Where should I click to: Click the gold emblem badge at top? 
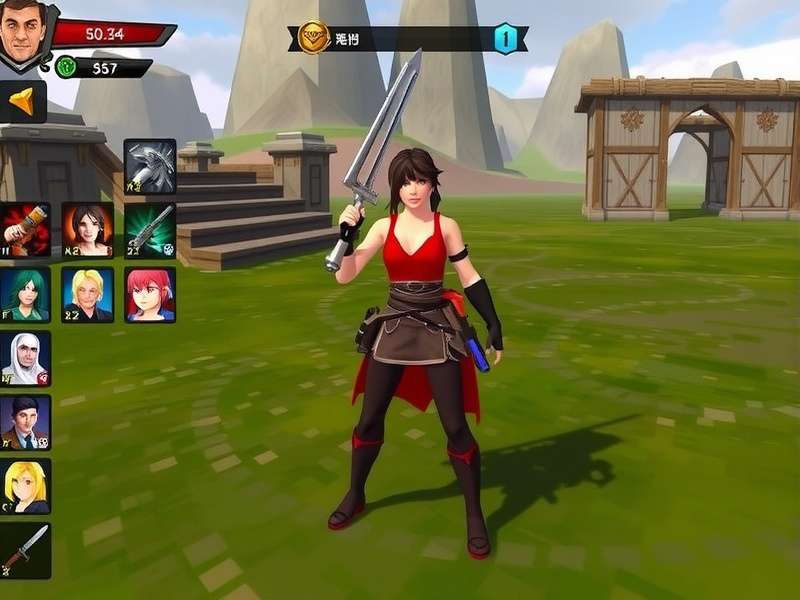tap(314, 38)
